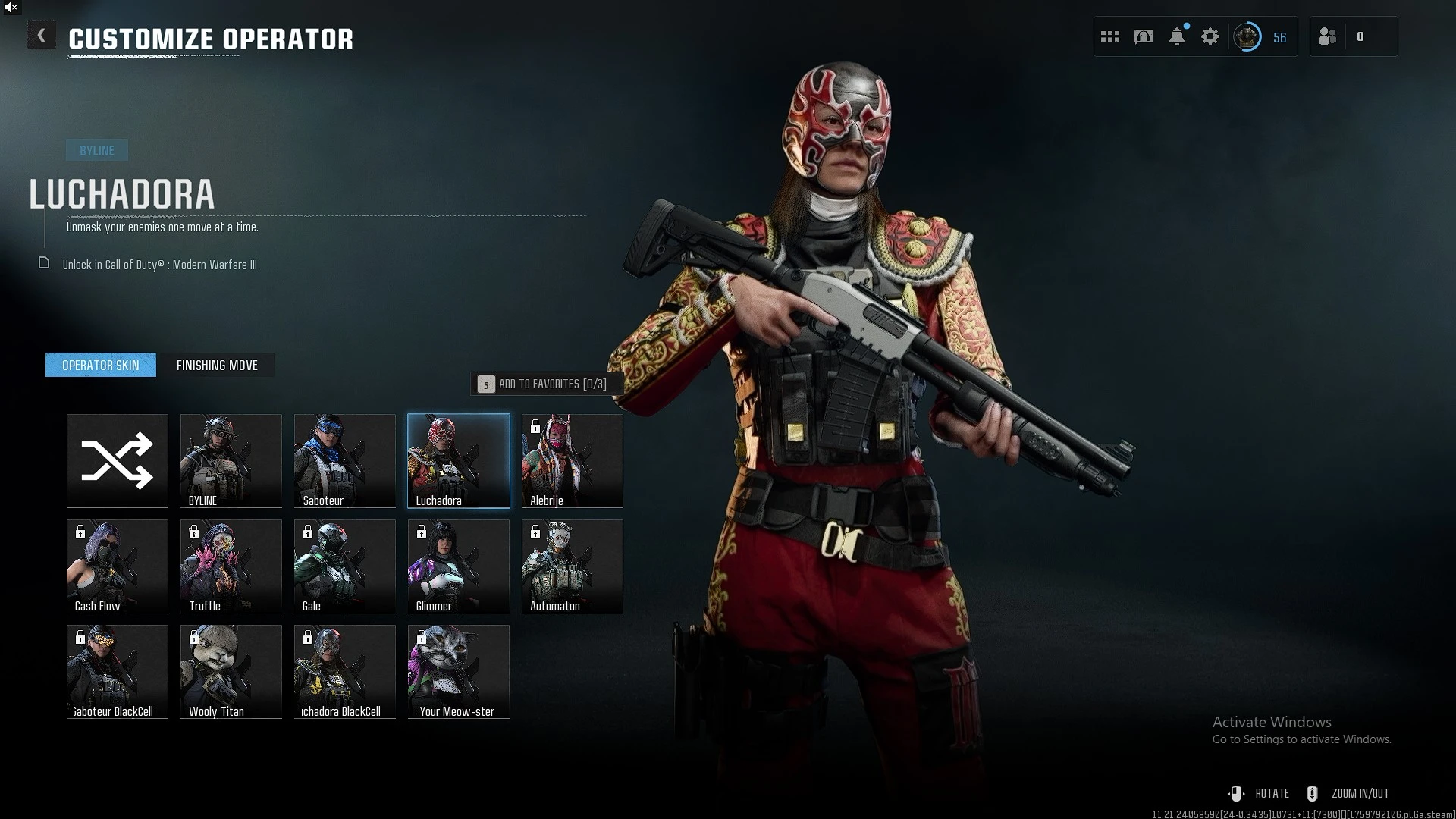
Task: Select the Glimmer skin
Action: click(x=459, y=566)
